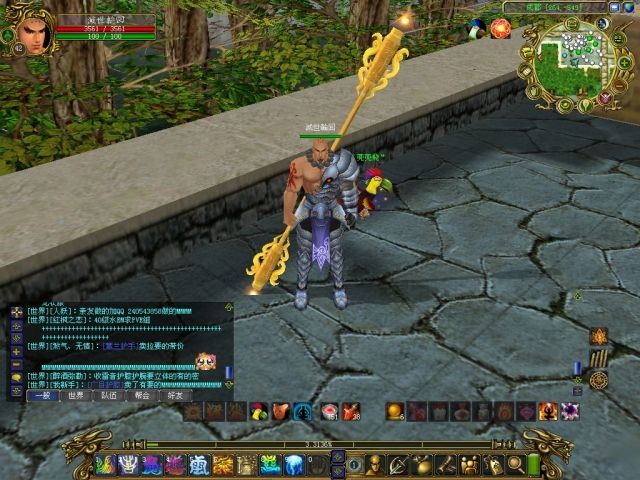640x480 pixels.
Task: Use the red potion with count 38
Action: [x=351, y=411]
